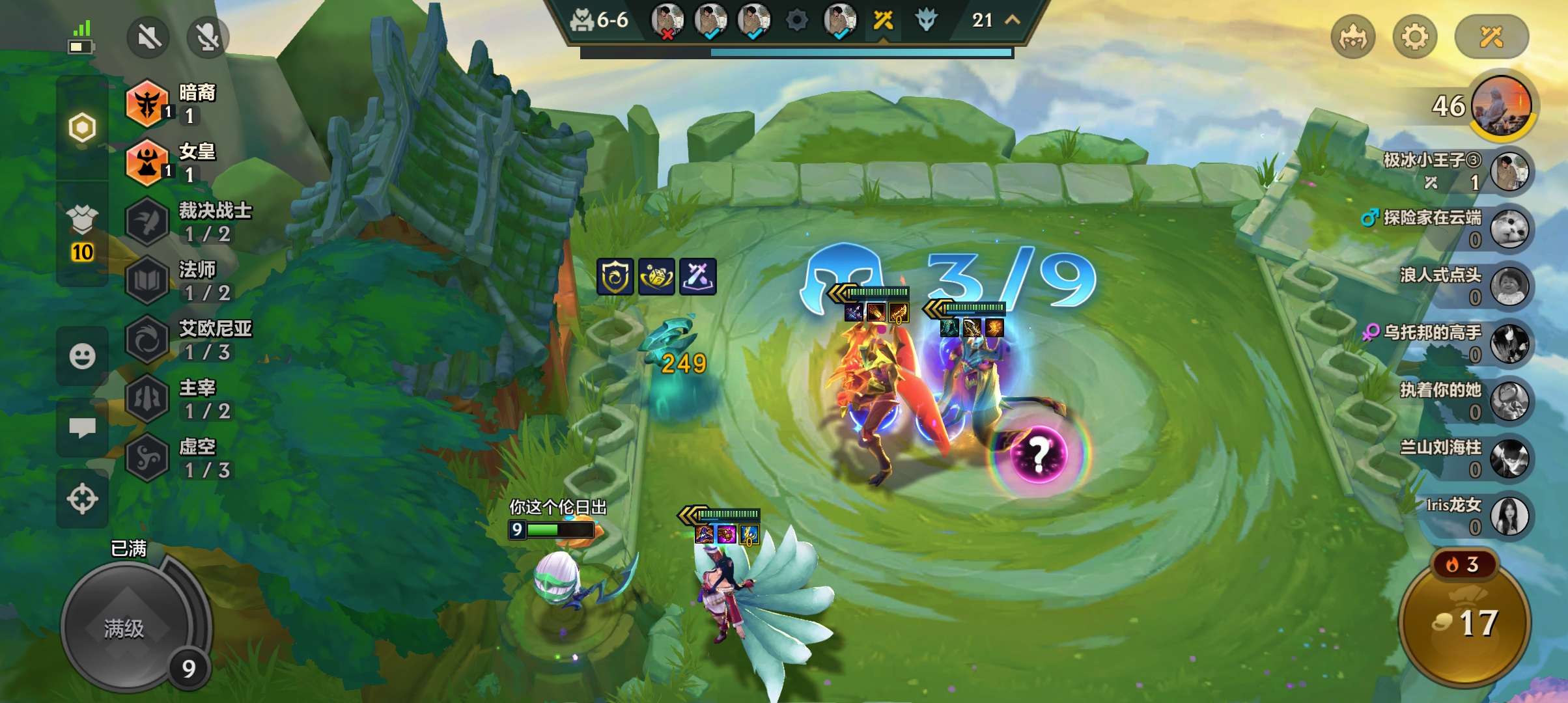Open the emote smiley button
The height and width of the screenshot is (703, 1568).
click(x=82, y=356)
